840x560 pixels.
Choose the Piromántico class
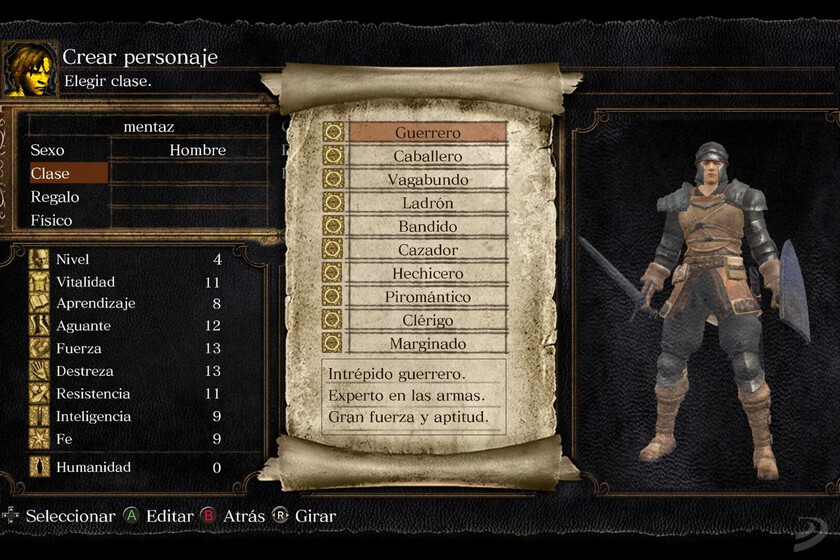point(427,297)
